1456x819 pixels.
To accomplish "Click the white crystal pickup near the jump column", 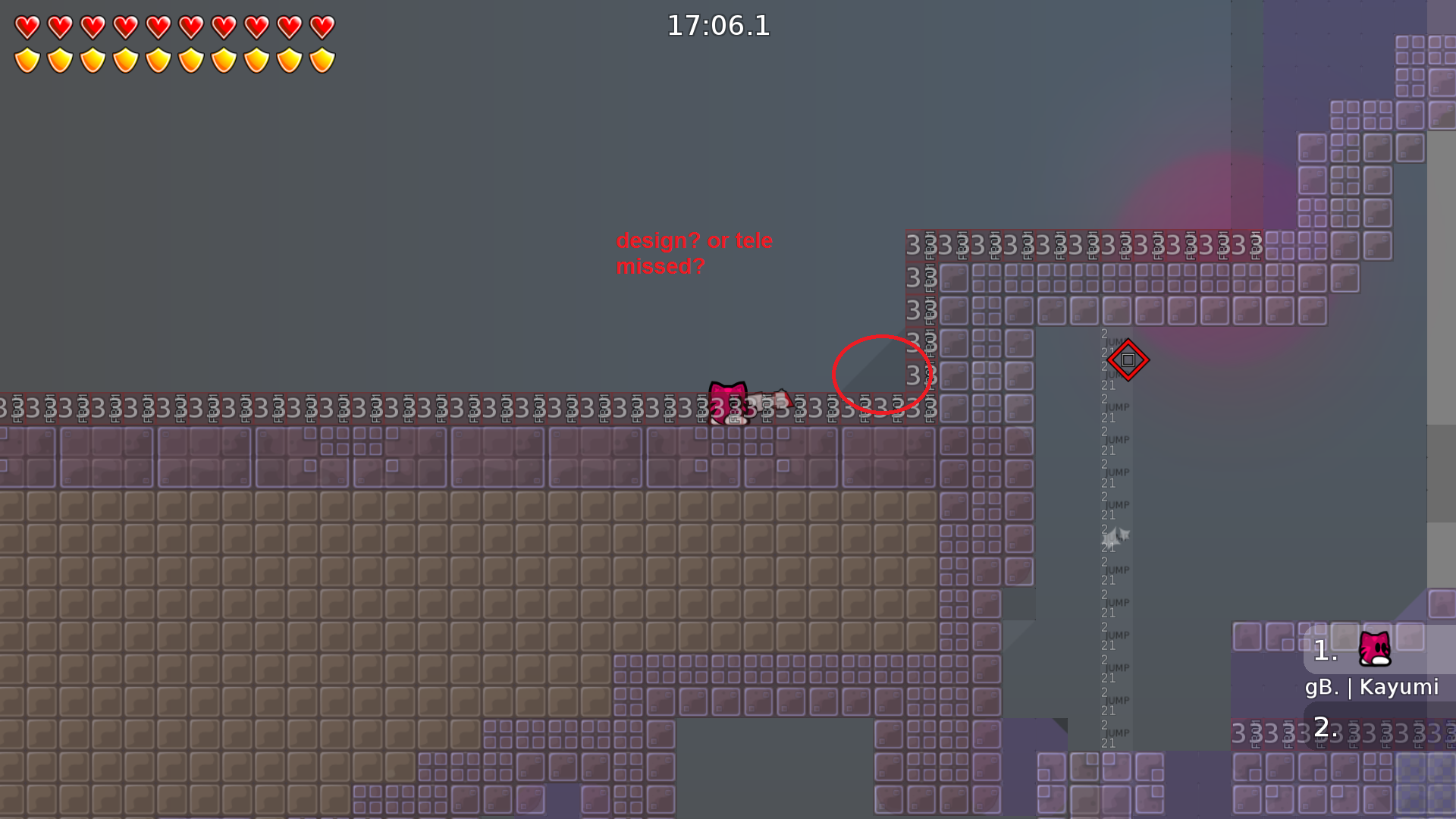I will (1116, 536).
